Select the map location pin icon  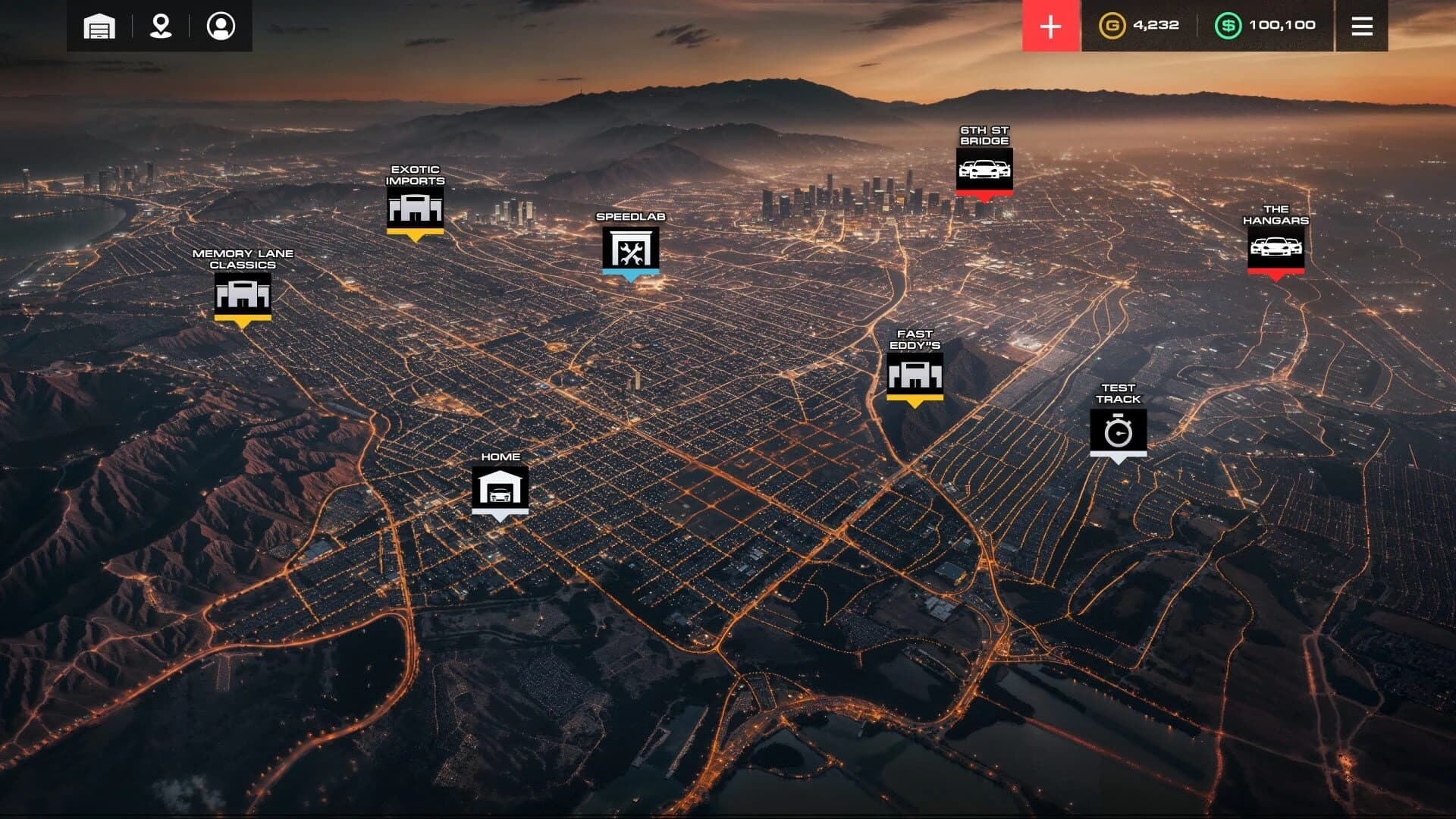tap(159, 25)
